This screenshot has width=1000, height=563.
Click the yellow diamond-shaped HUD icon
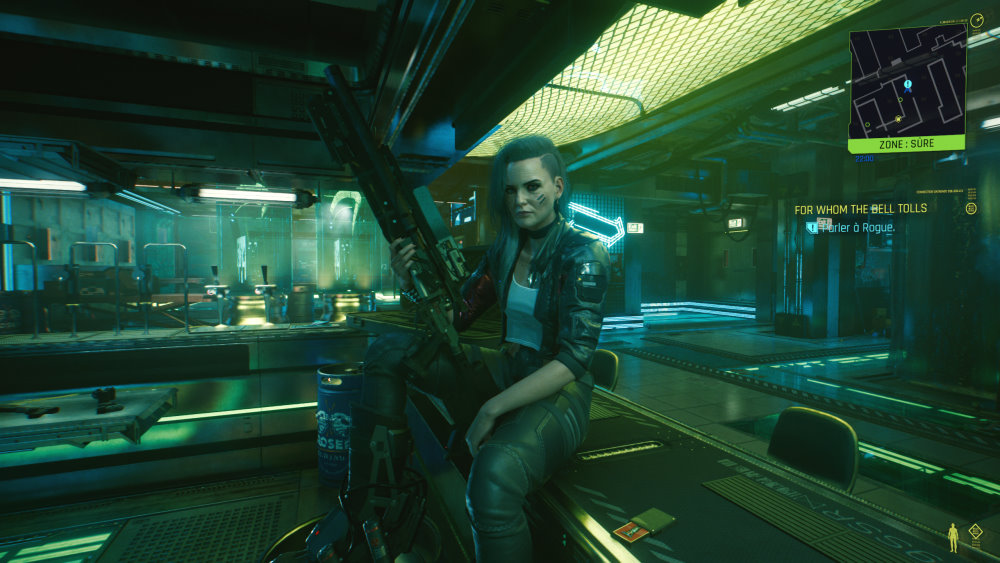975,532
